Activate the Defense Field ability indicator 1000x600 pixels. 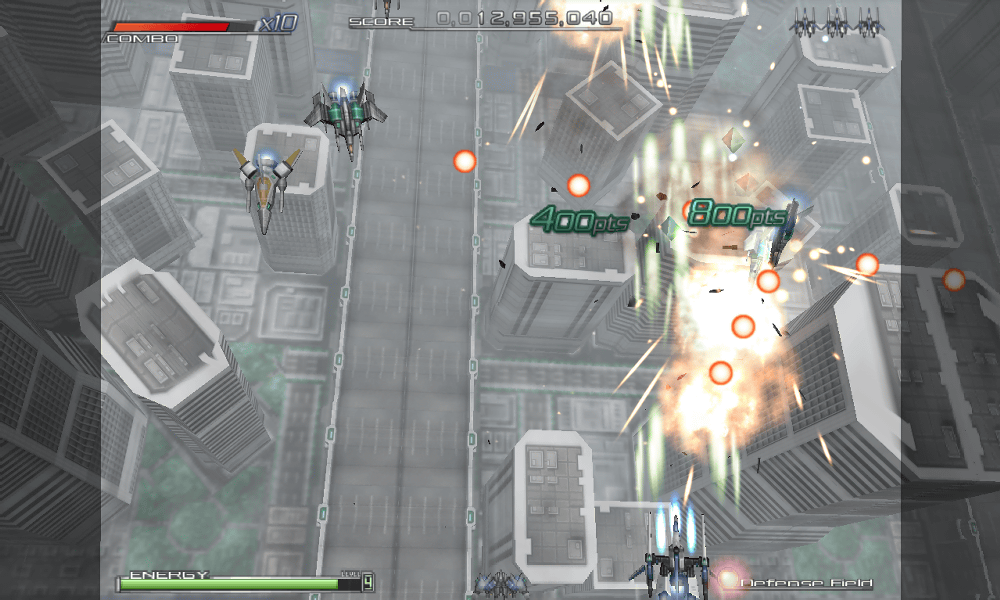pos(806,582)
